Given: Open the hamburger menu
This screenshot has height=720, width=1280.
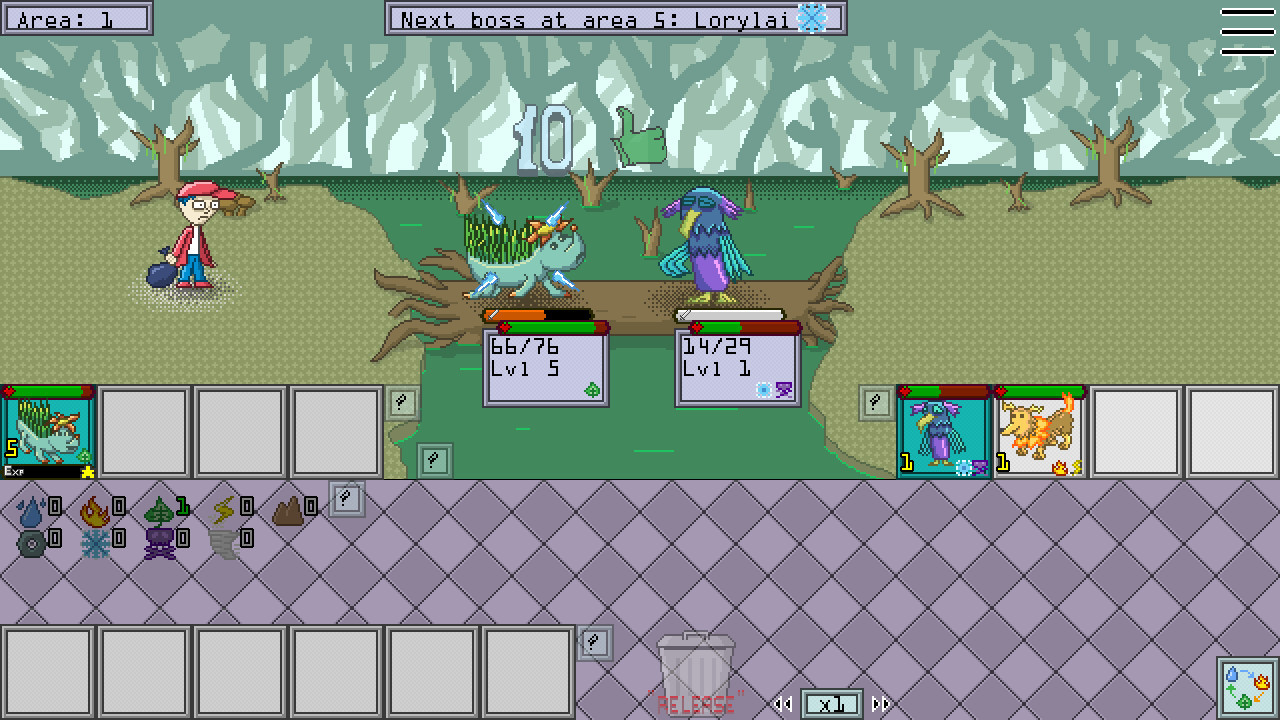Looking at the screenshot, I should 1247,31.
